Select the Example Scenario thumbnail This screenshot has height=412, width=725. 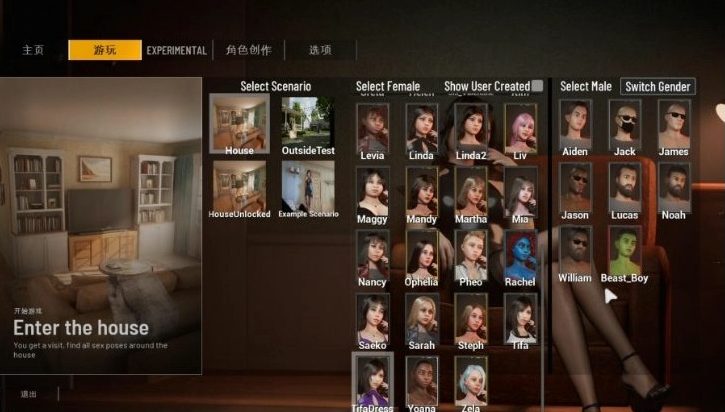click(x=307, y=185)
